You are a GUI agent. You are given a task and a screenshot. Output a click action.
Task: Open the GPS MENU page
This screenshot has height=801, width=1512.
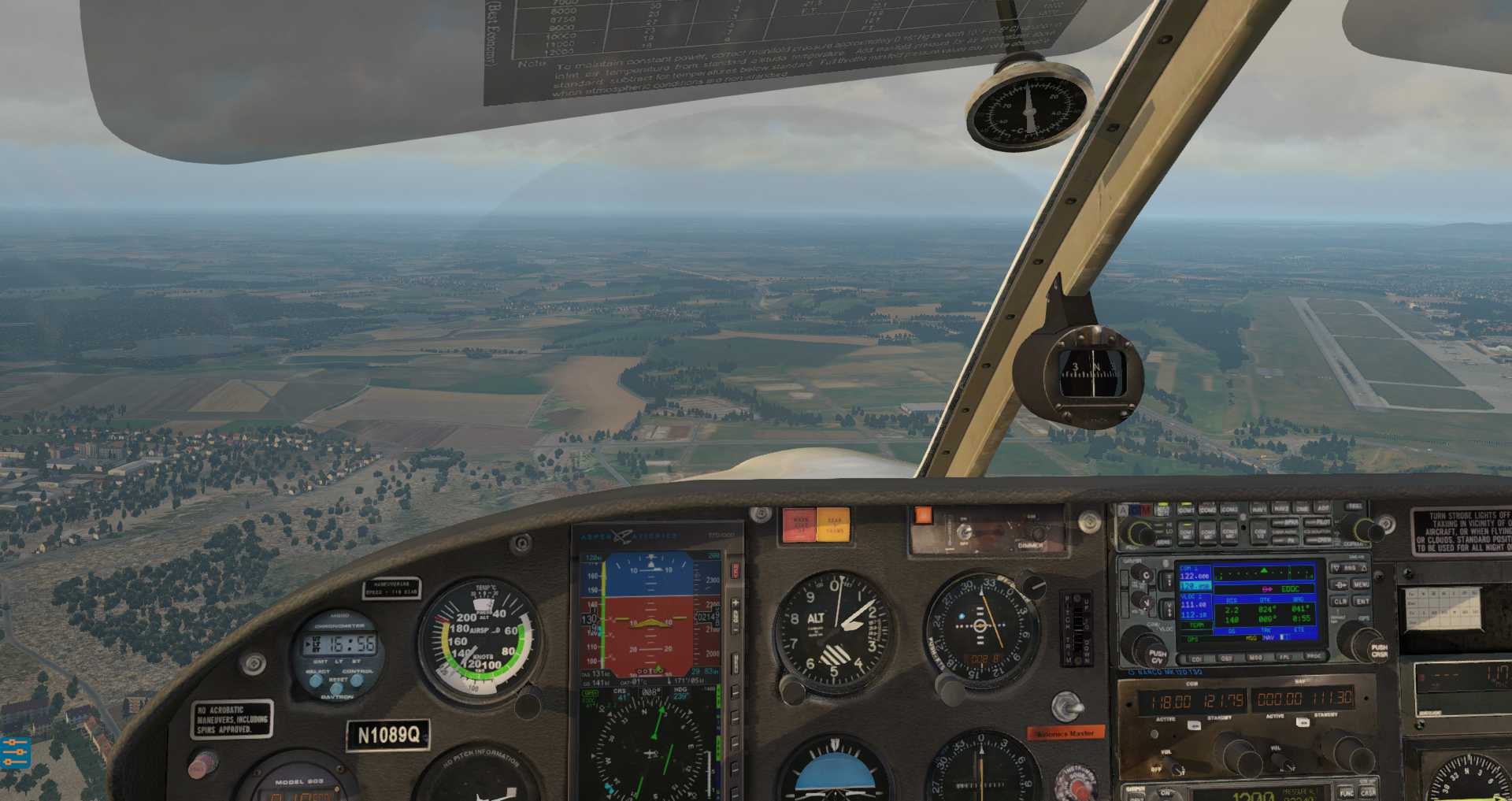[1361, 584]
